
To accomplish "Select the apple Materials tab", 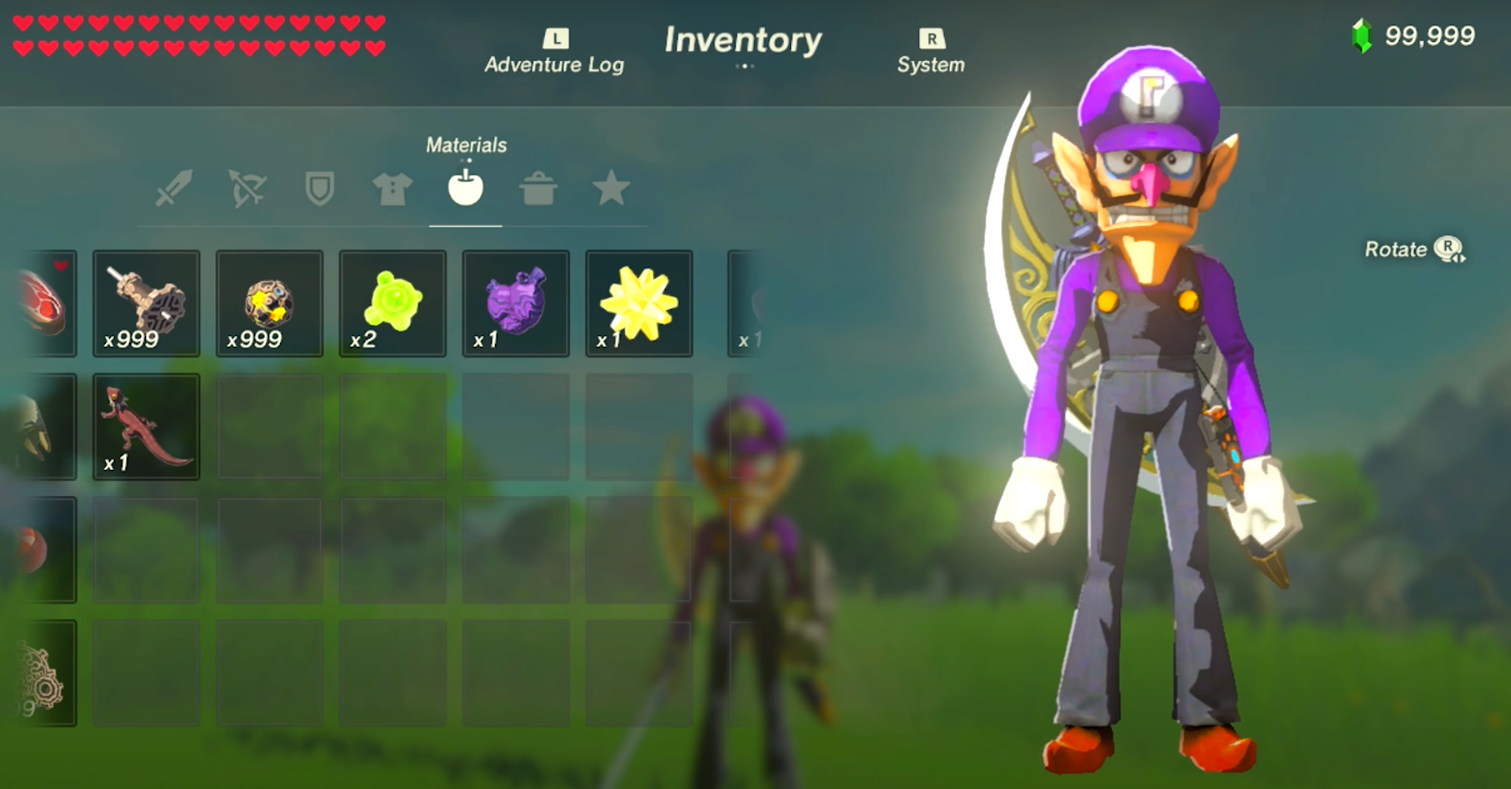I will tap(466, 187).
